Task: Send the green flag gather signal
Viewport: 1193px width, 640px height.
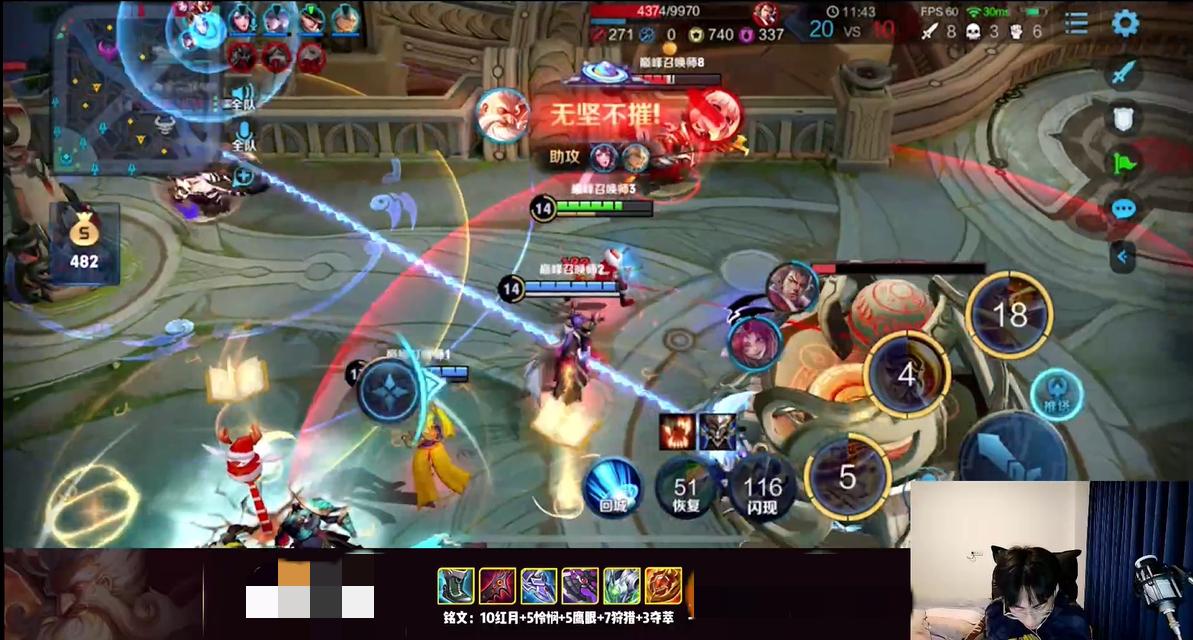Action: click(x=1124, y=163)
